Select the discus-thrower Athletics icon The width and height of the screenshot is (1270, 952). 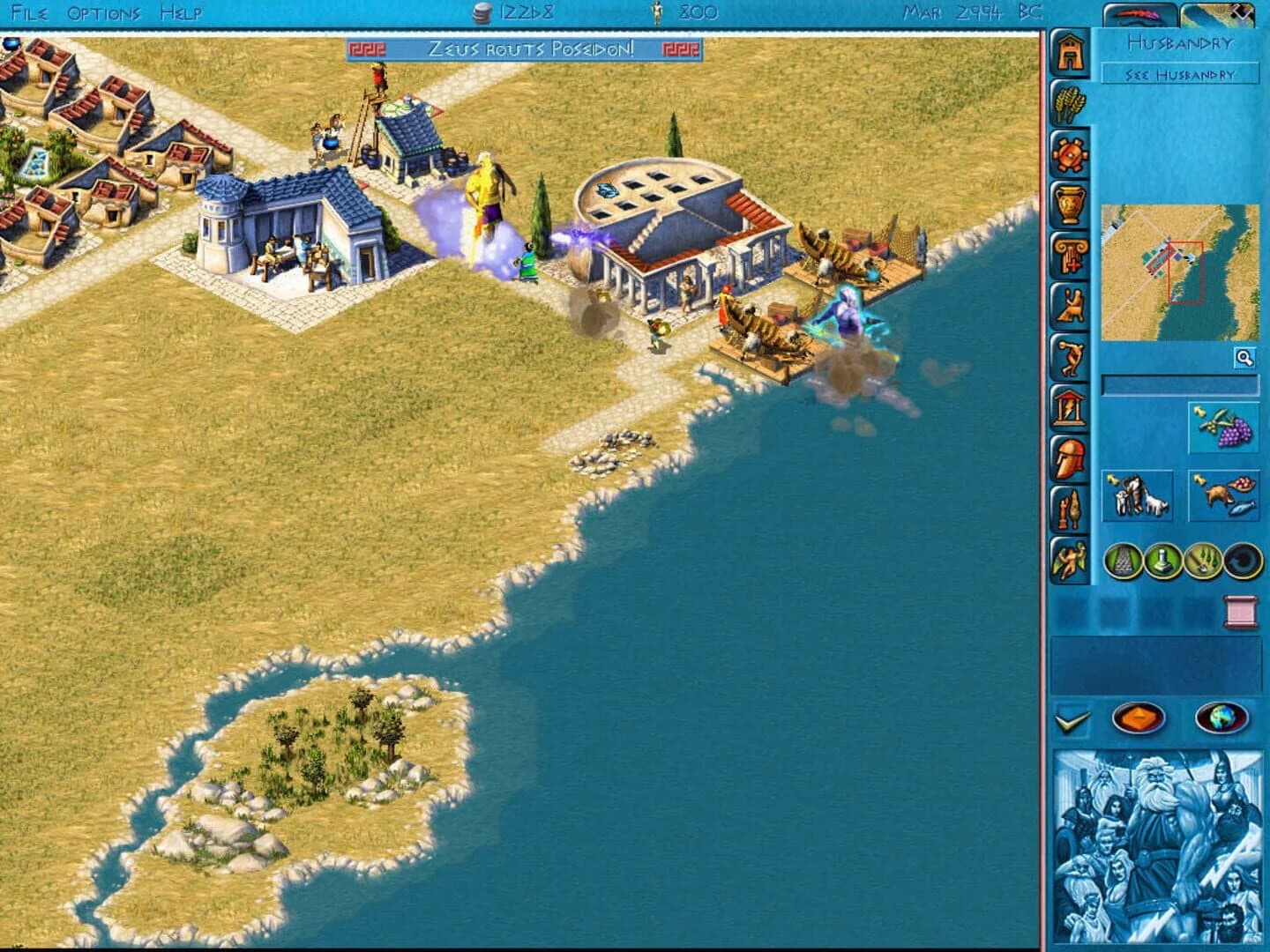[1072, 357]
